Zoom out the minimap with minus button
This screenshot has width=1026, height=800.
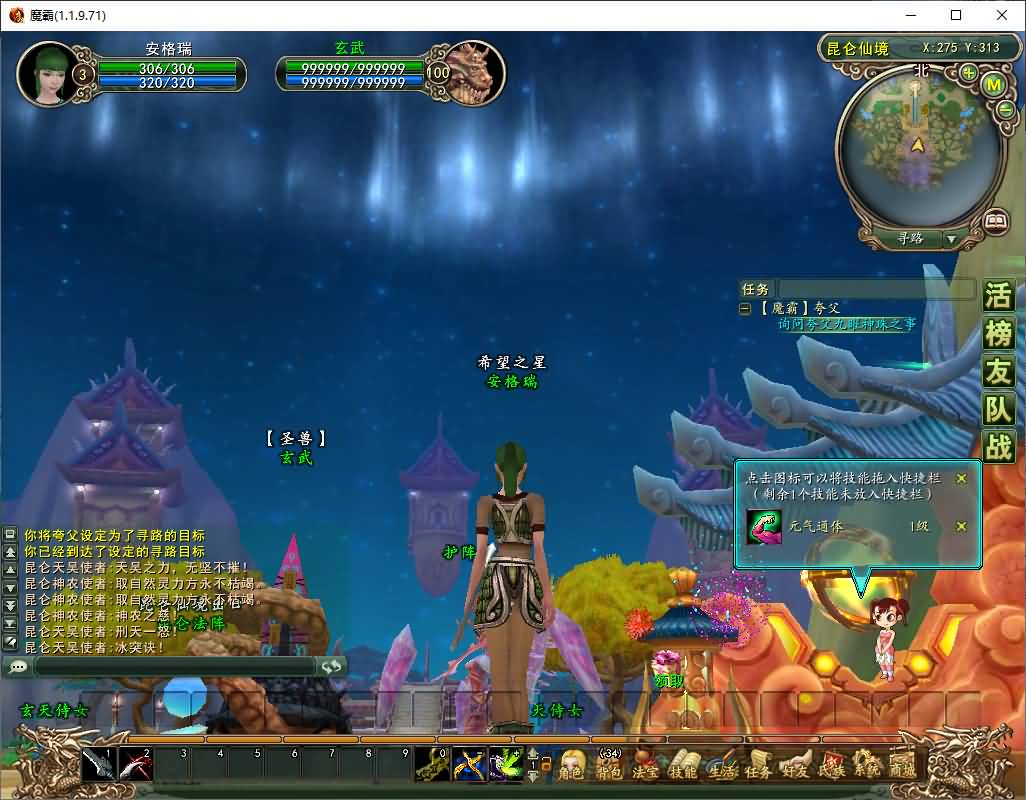pyautogui.click(x=1005, y=110)
